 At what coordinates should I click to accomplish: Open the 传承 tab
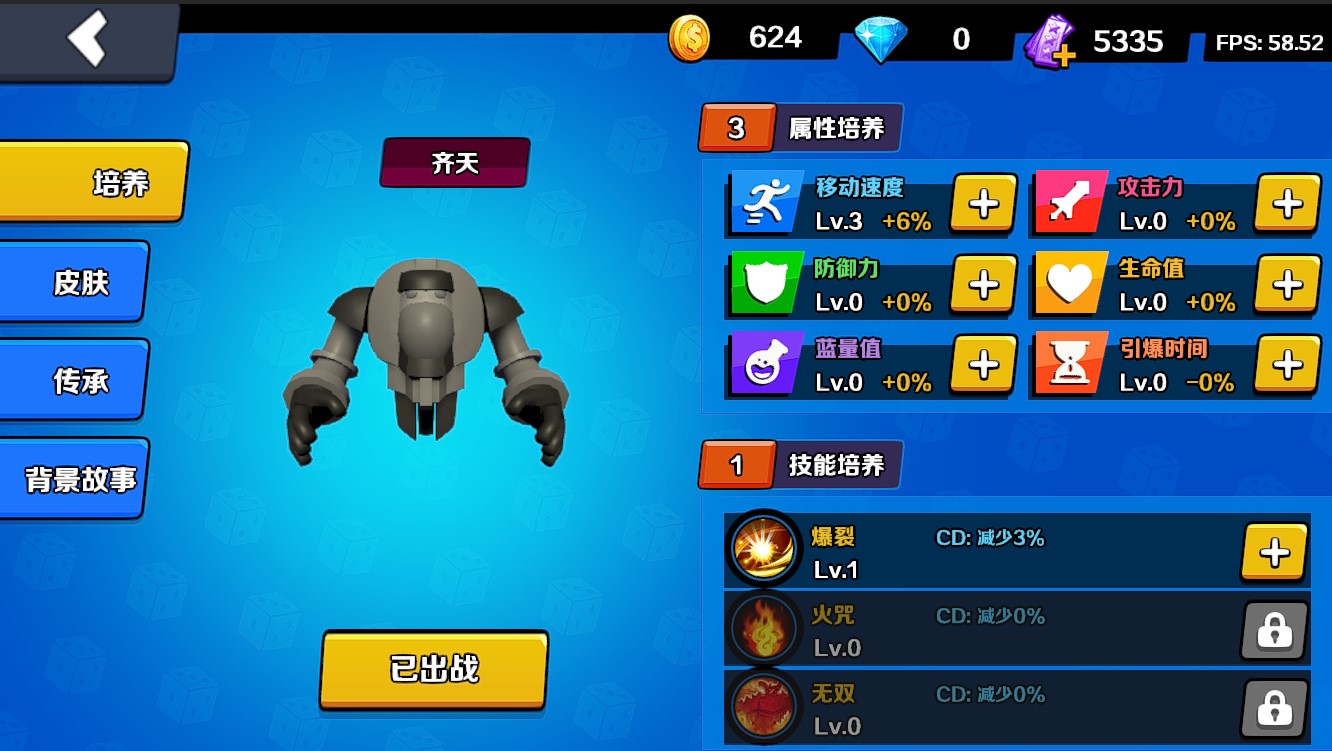(72, 380)
